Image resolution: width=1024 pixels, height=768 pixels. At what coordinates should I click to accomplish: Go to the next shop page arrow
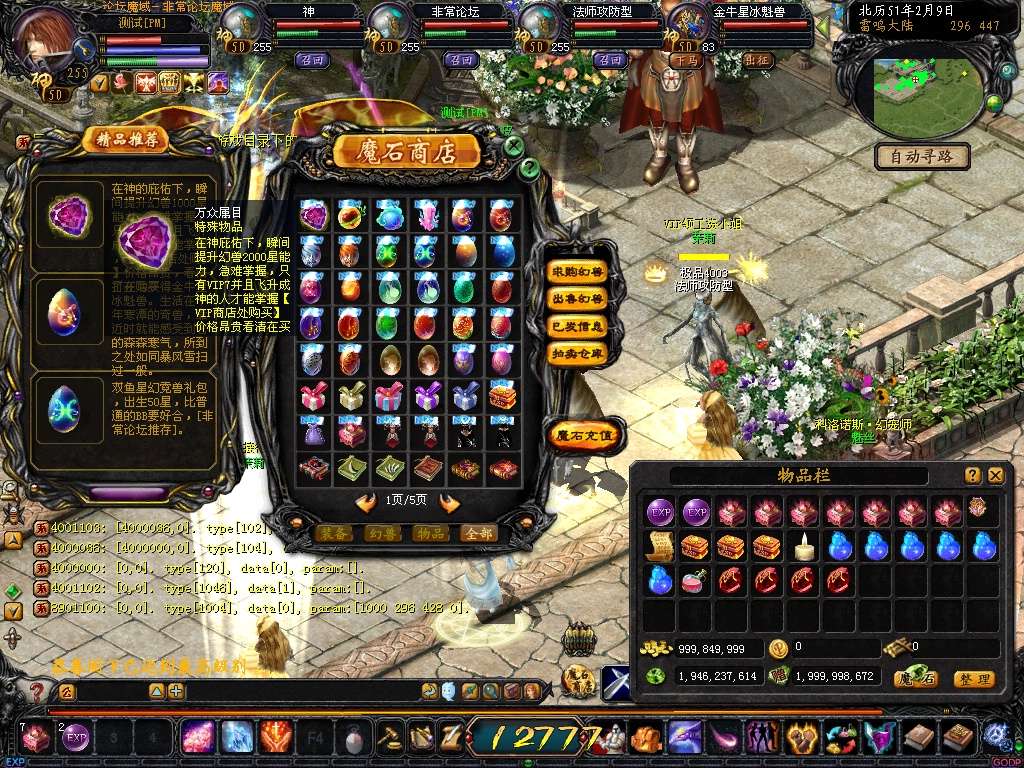click(450, 502)
